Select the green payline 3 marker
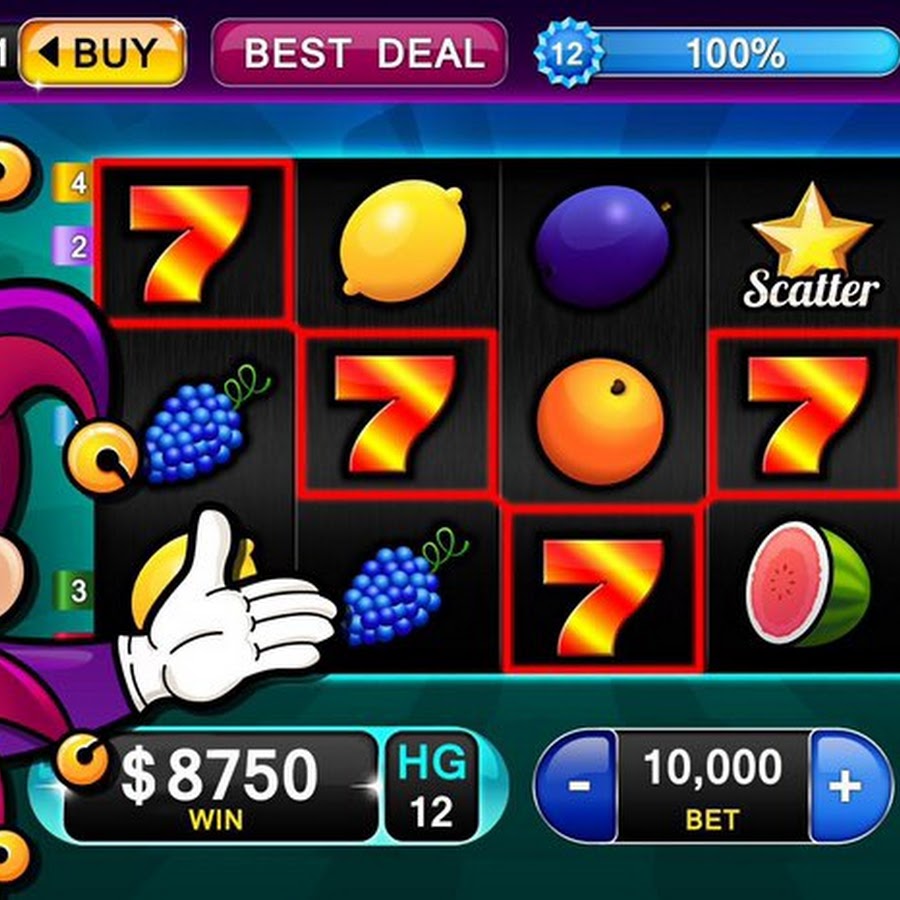900x900 pixels. 76,589
